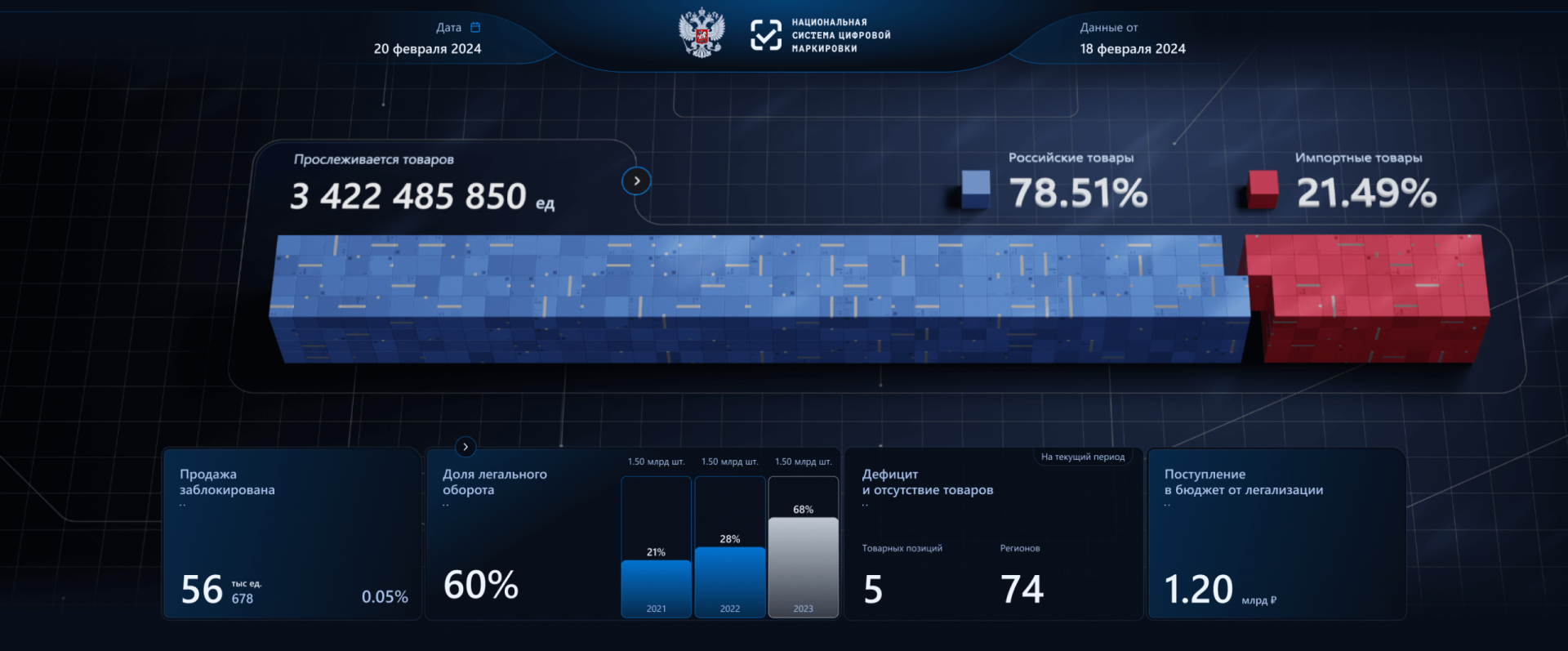Click the 28% progress bar for 2022
This screenshot has width=1568, height=651.
point(730,580)
